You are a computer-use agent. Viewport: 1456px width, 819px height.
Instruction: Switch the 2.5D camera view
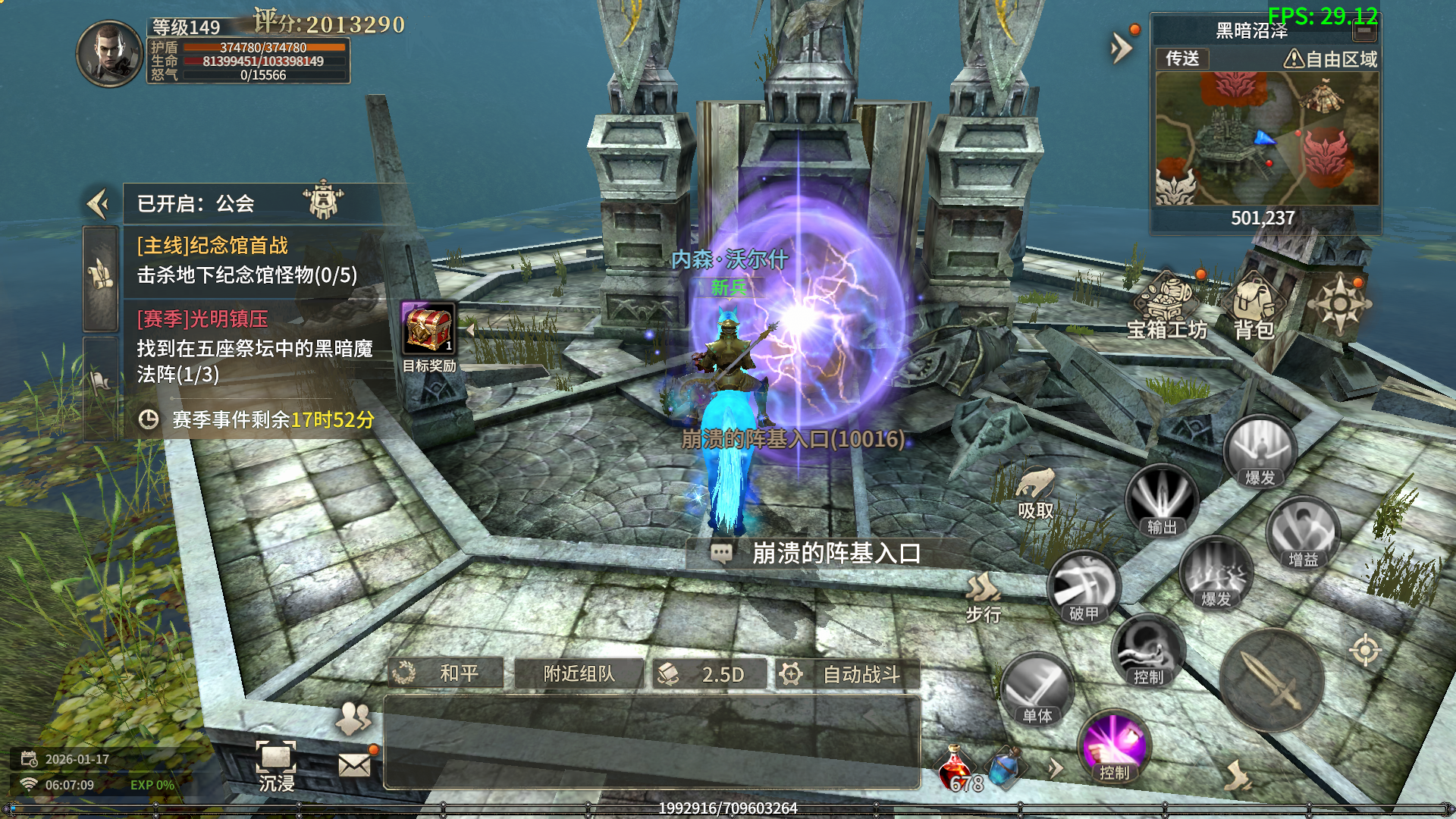pyautogui.click(x=709, y=673)
